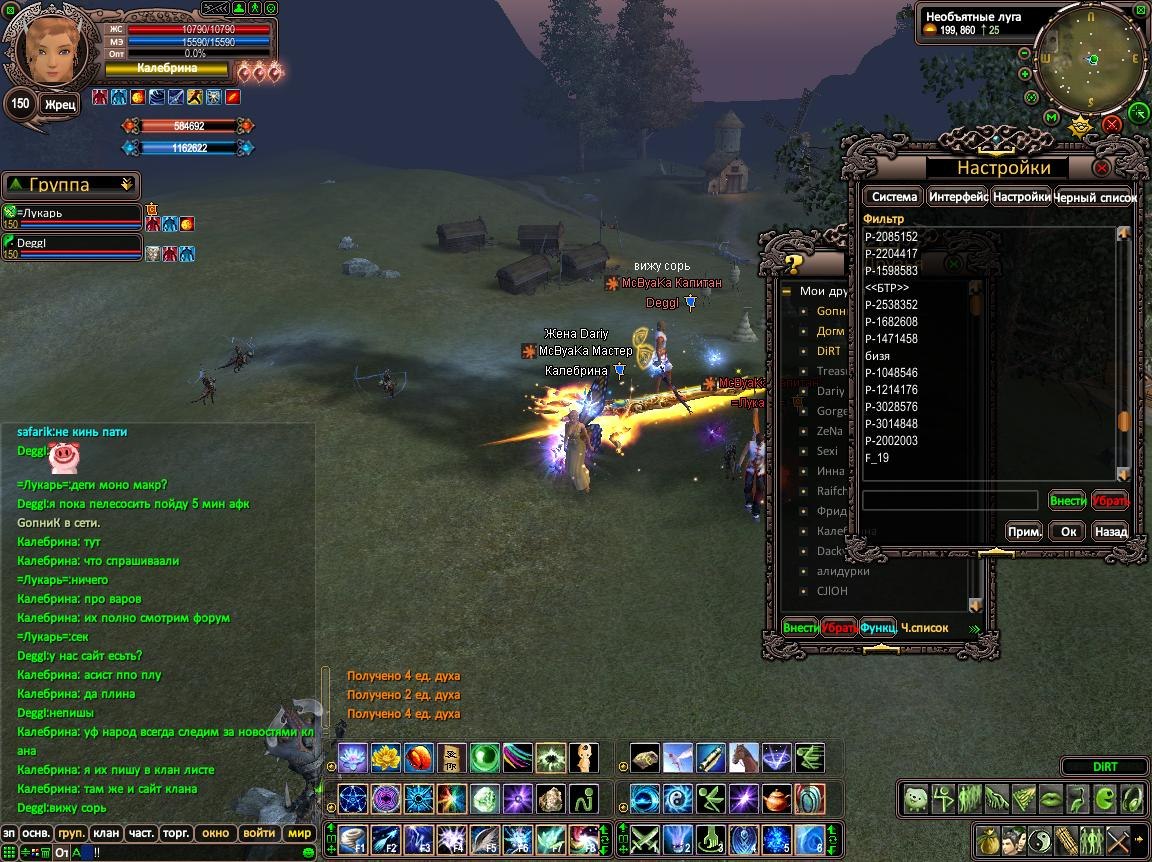The image size is (1152, 862).
Task: Select party member Deggl's frame
Action: [x=71, y=245]
